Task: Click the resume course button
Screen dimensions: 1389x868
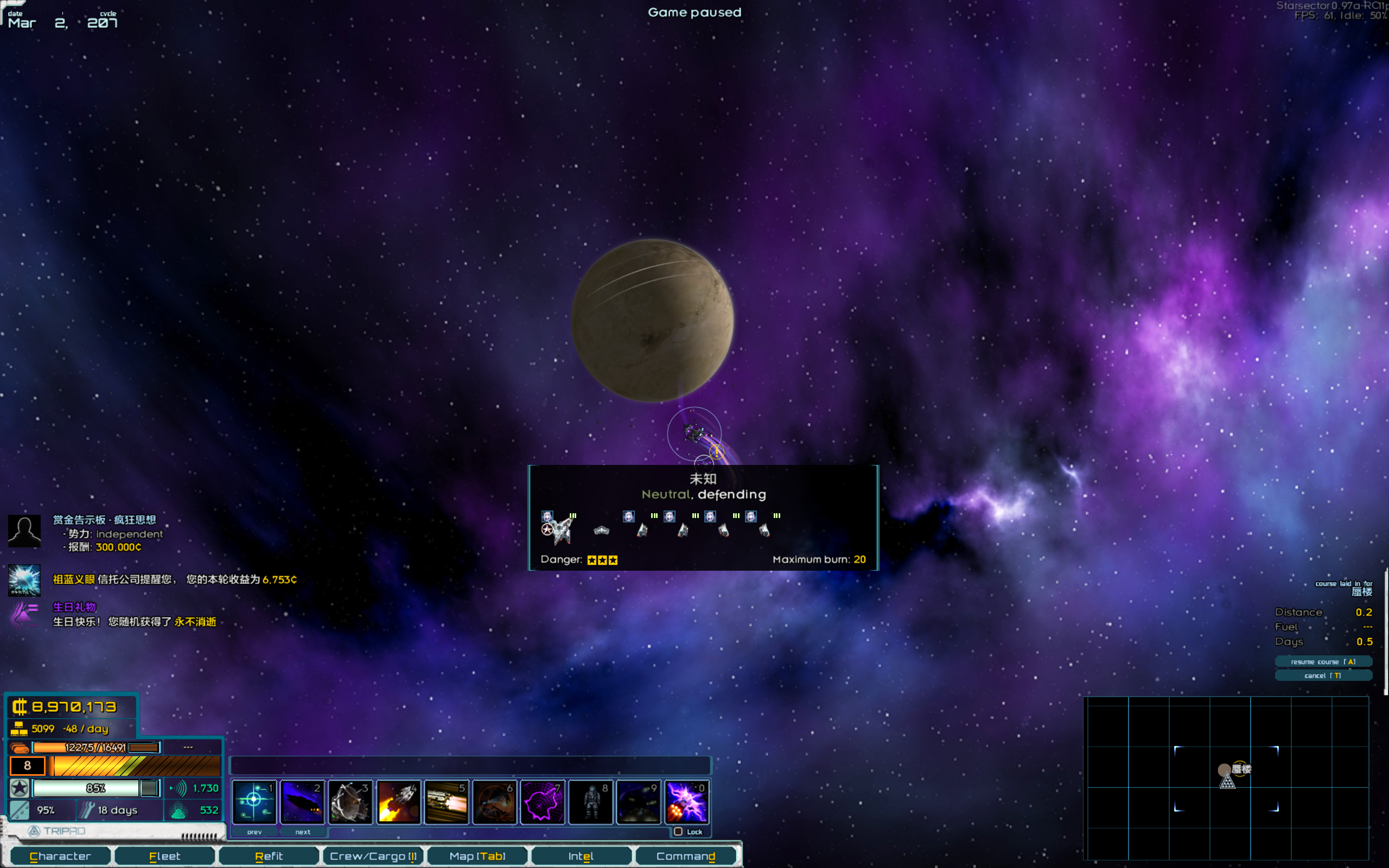Action: coord(1323,662)
